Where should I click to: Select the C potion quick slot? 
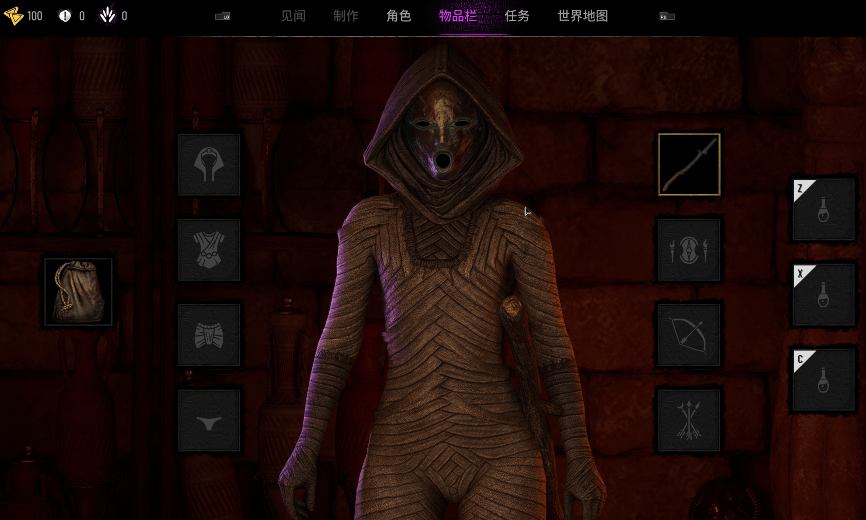824,380
